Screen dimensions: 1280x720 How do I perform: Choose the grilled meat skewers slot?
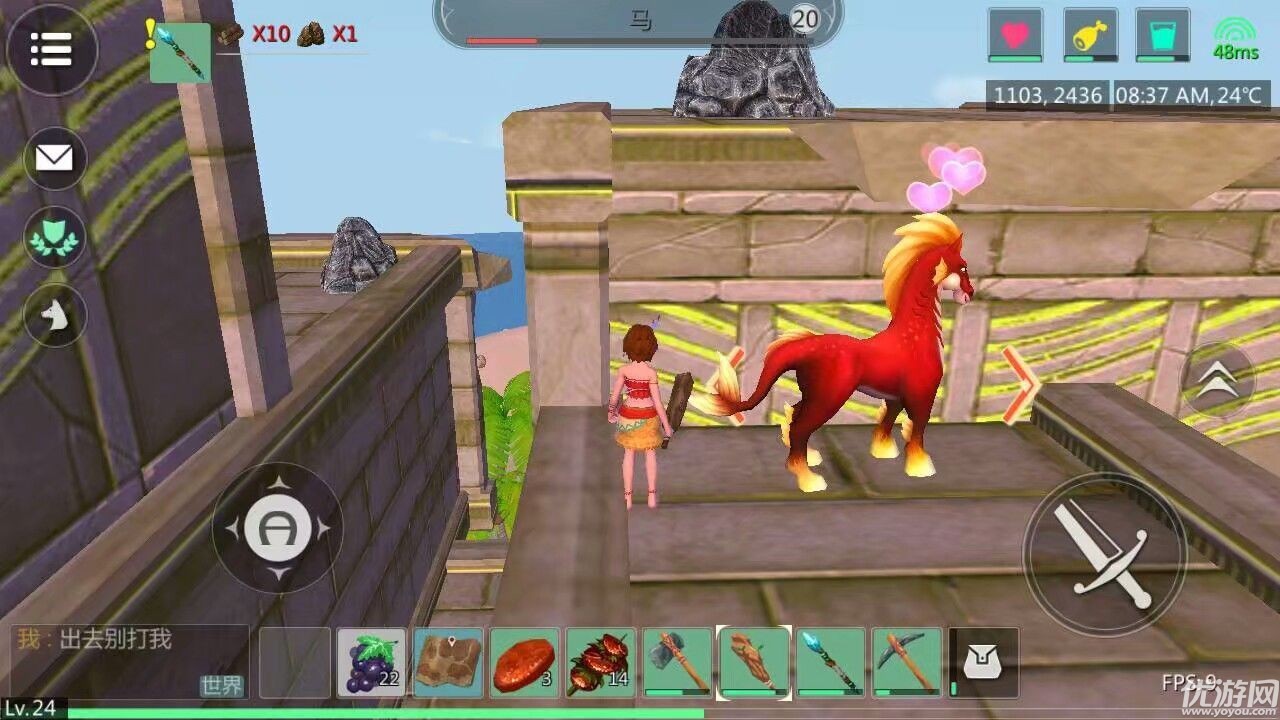click(x=601, y=662)
